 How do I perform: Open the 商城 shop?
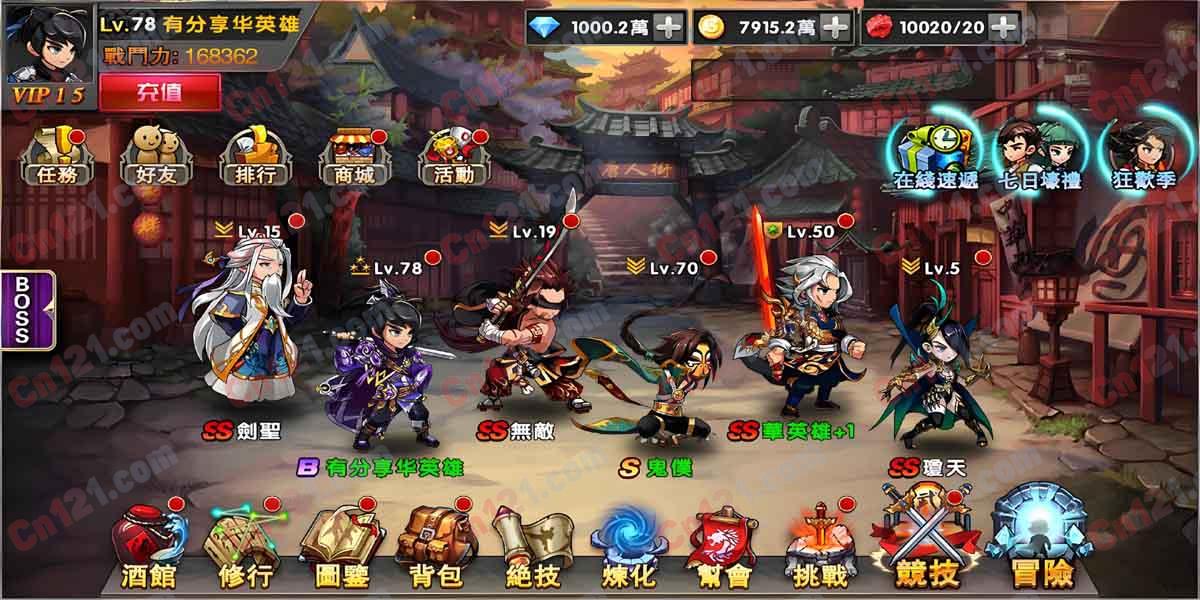352,158
